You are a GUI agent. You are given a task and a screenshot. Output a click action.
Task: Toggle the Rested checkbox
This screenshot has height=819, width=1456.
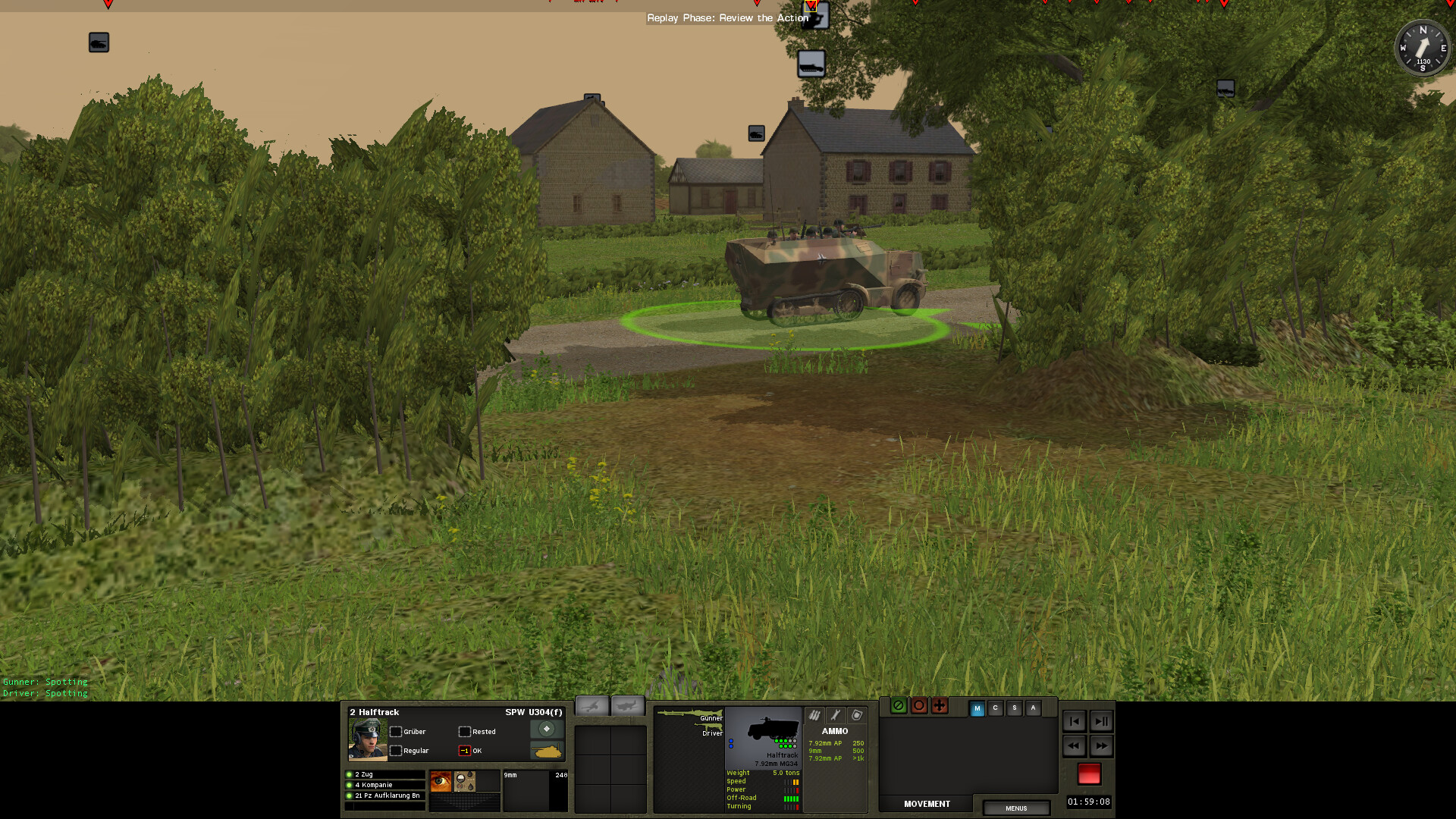[464, 732]
